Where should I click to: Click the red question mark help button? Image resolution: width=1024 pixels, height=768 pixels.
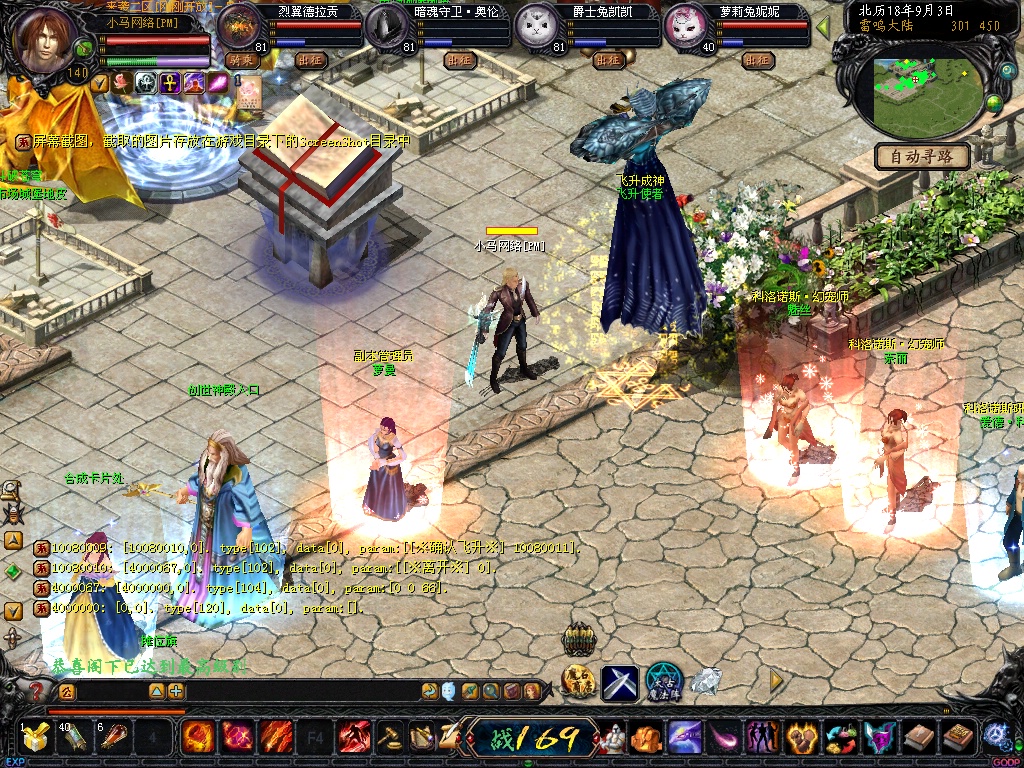pyautogui.click(x=37, y=690)
